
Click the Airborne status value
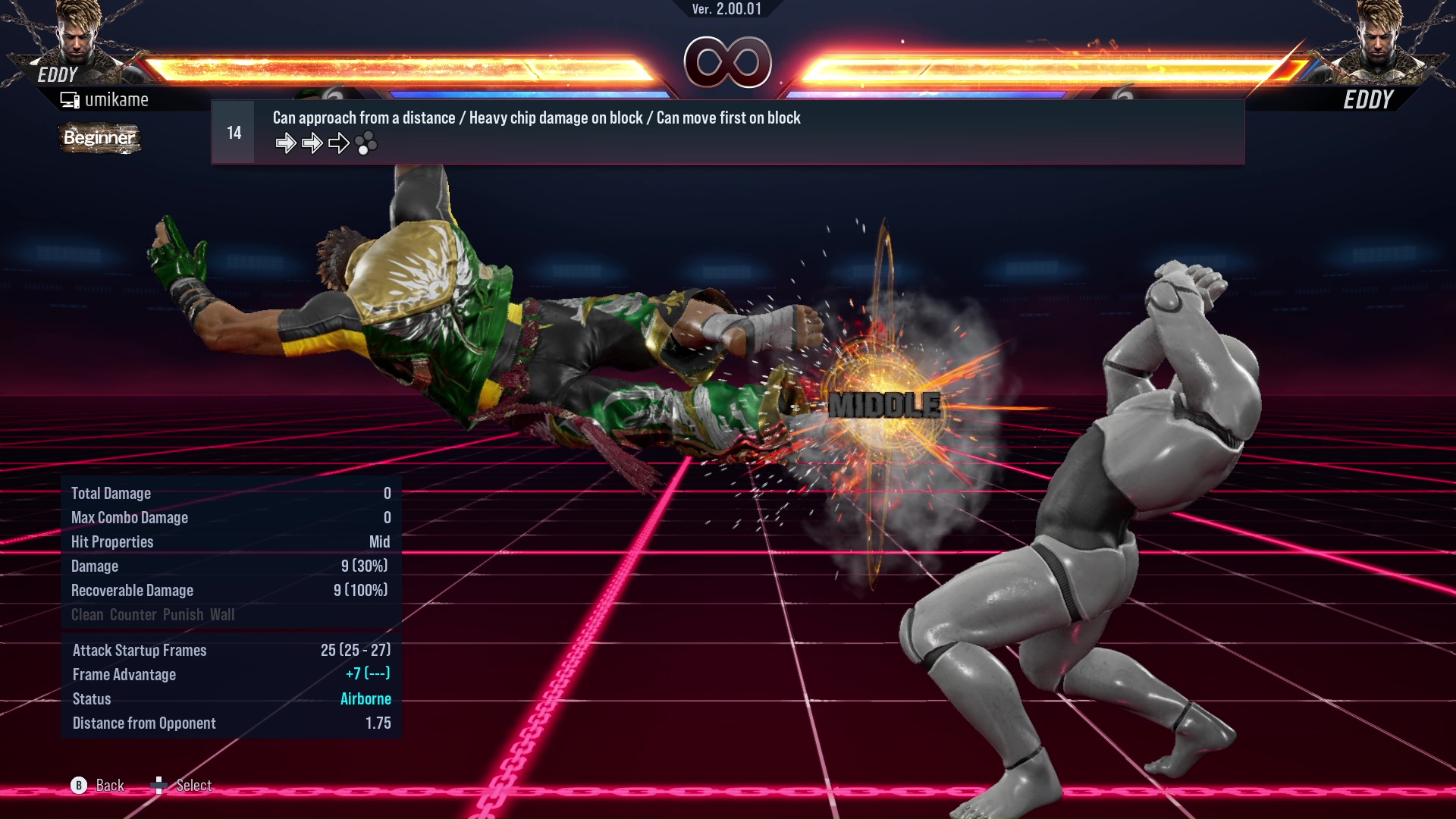[366, 698]
